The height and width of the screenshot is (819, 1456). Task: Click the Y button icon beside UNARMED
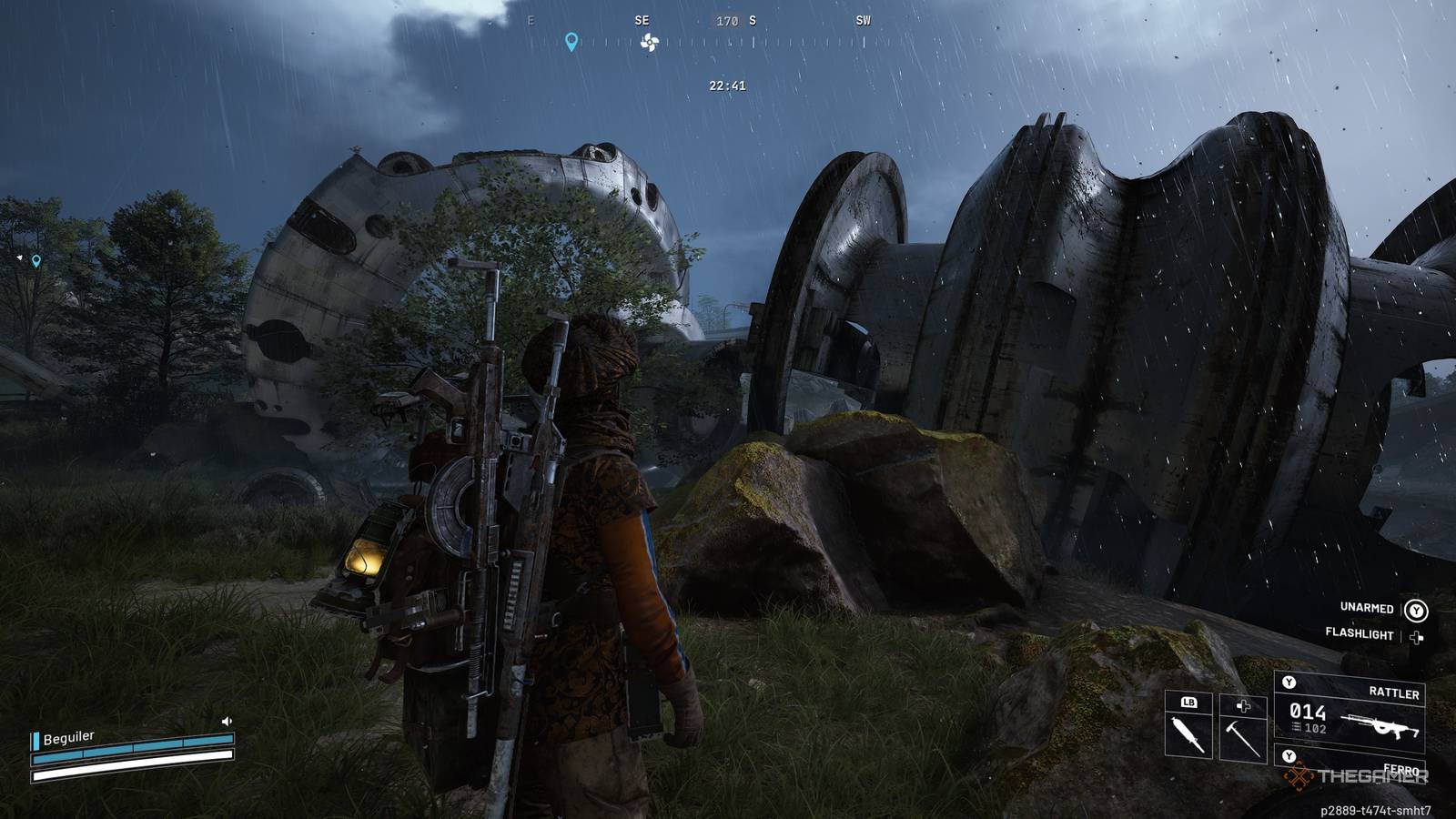pos(1417,611)
